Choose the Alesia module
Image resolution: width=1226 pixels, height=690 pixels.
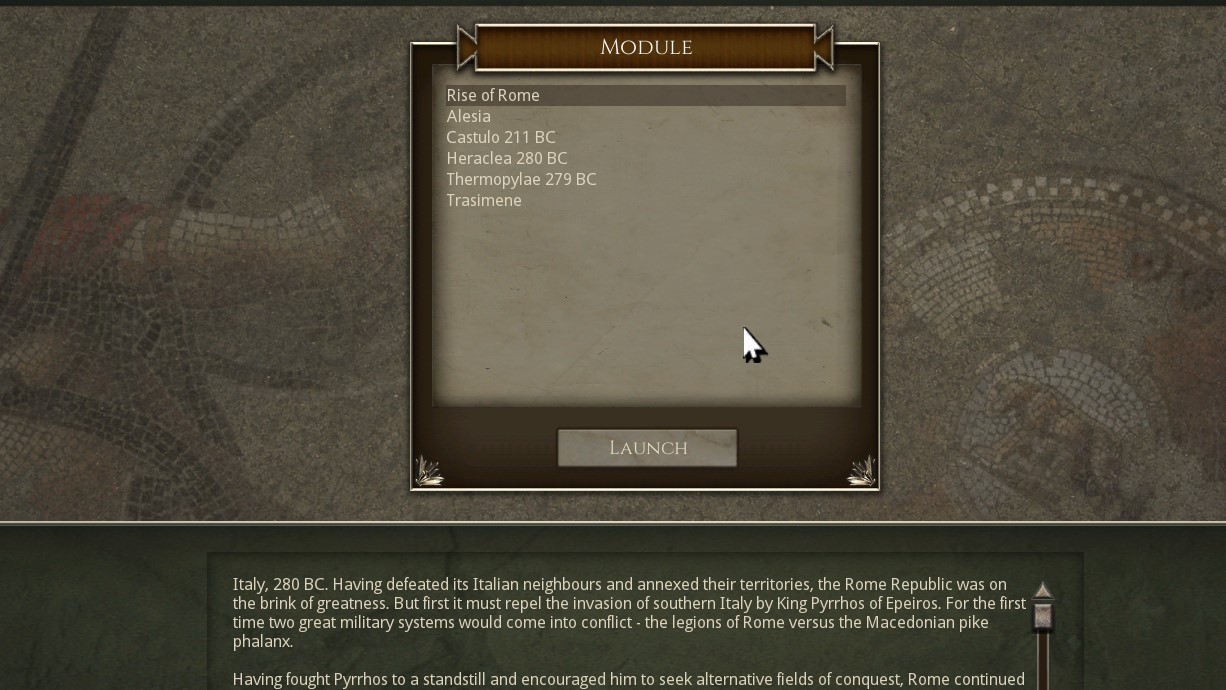point(469,116)
